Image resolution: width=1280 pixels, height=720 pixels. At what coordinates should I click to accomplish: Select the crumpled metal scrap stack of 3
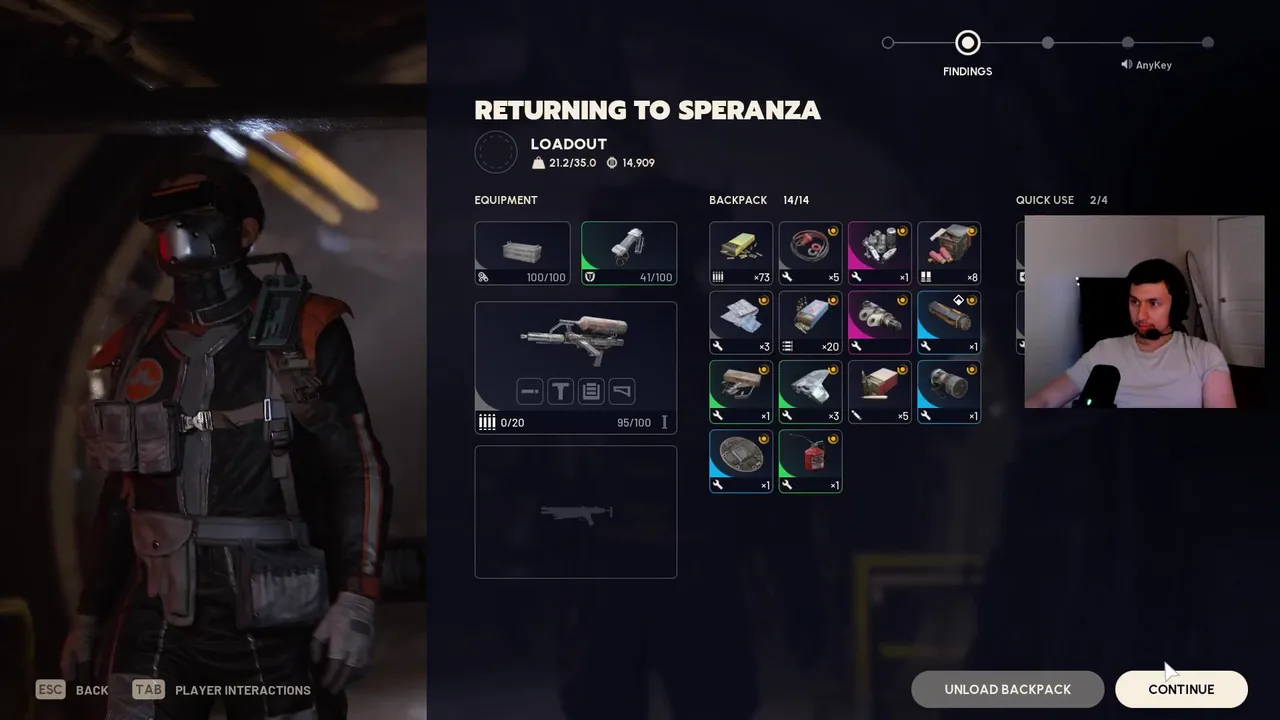tap(810, 391)
